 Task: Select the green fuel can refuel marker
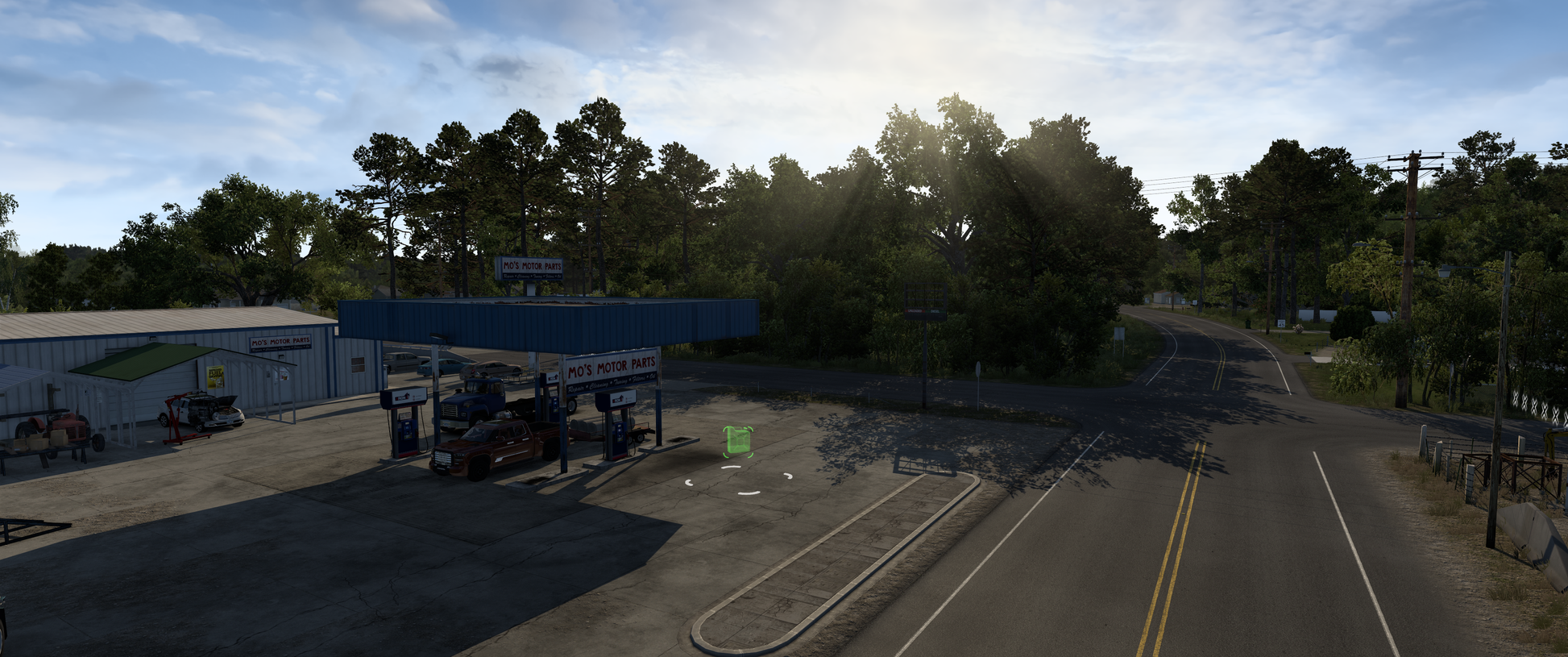coord(737,442)
